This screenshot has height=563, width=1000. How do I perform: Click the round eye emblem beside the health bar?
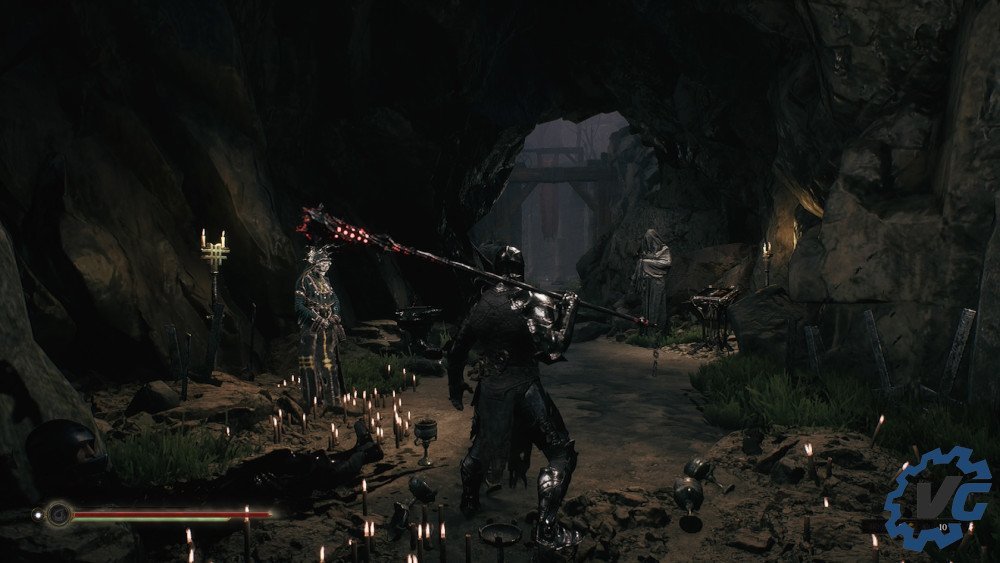pos(58,515)
